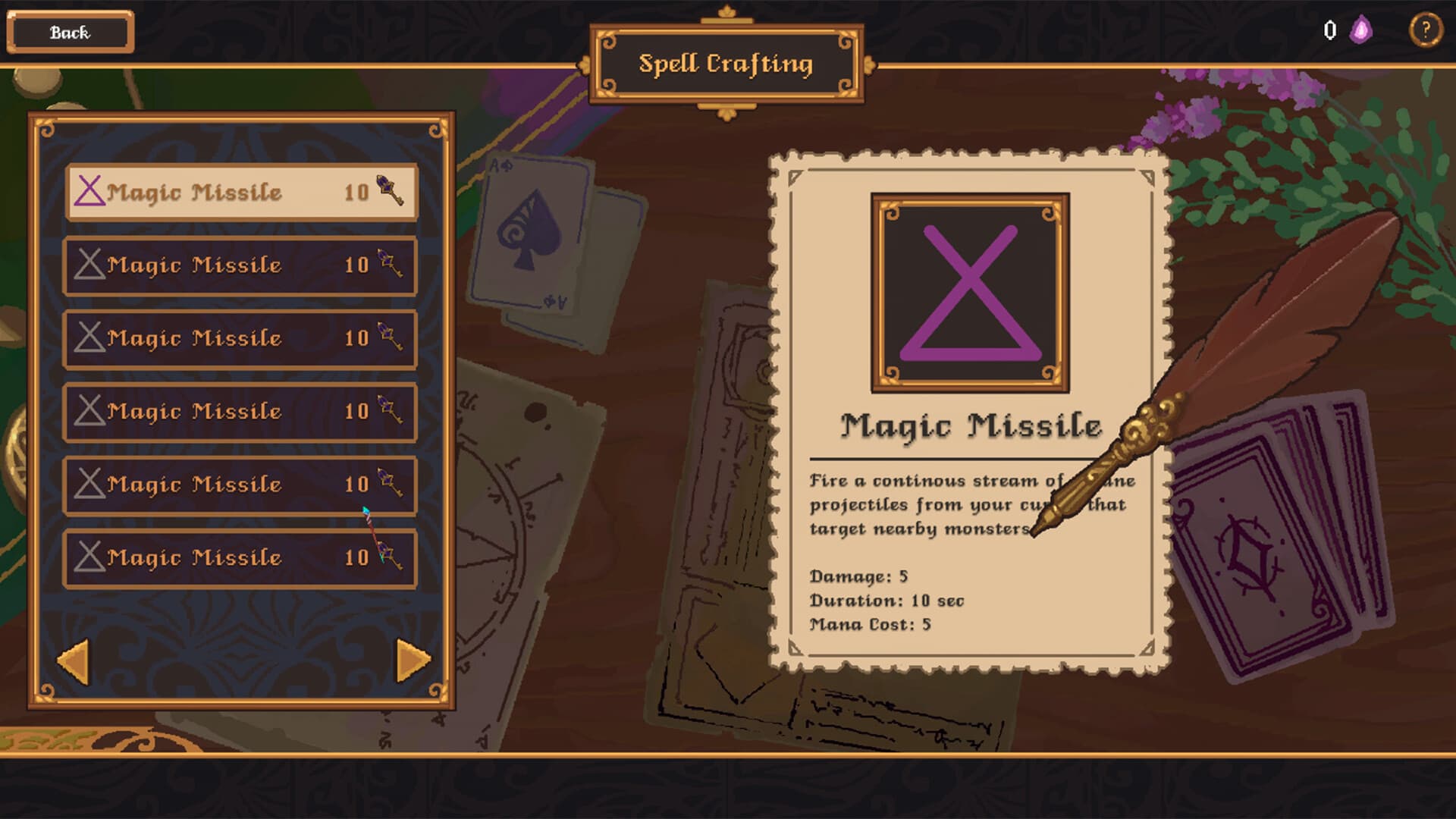1456x819 pixels.
Task: Click the Spell Crafting title banner
Action: point(727,64)
